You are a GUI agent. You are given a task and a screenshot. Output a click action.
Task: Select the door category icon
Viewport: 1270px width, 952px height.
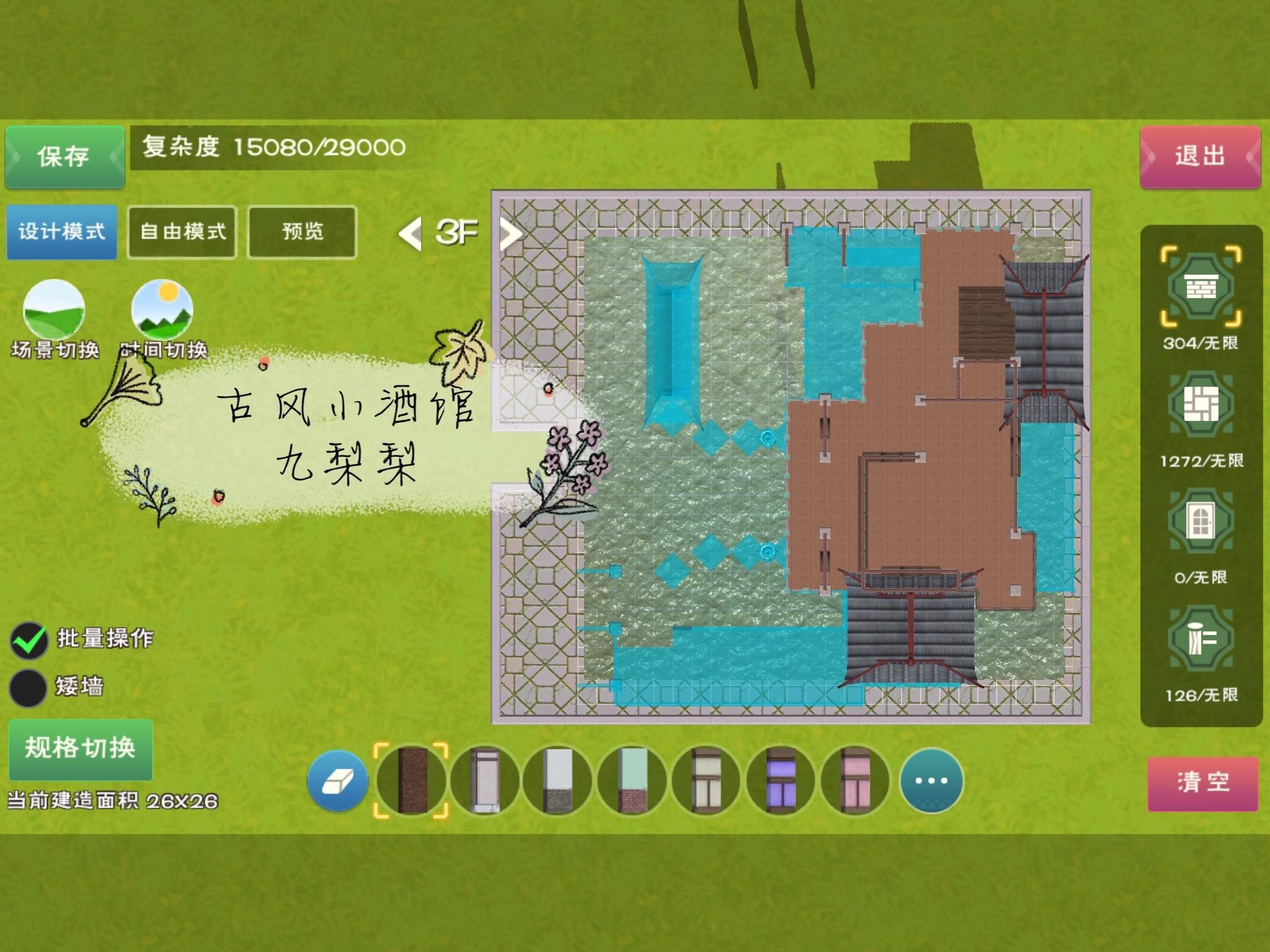(x=1201, y=522)
